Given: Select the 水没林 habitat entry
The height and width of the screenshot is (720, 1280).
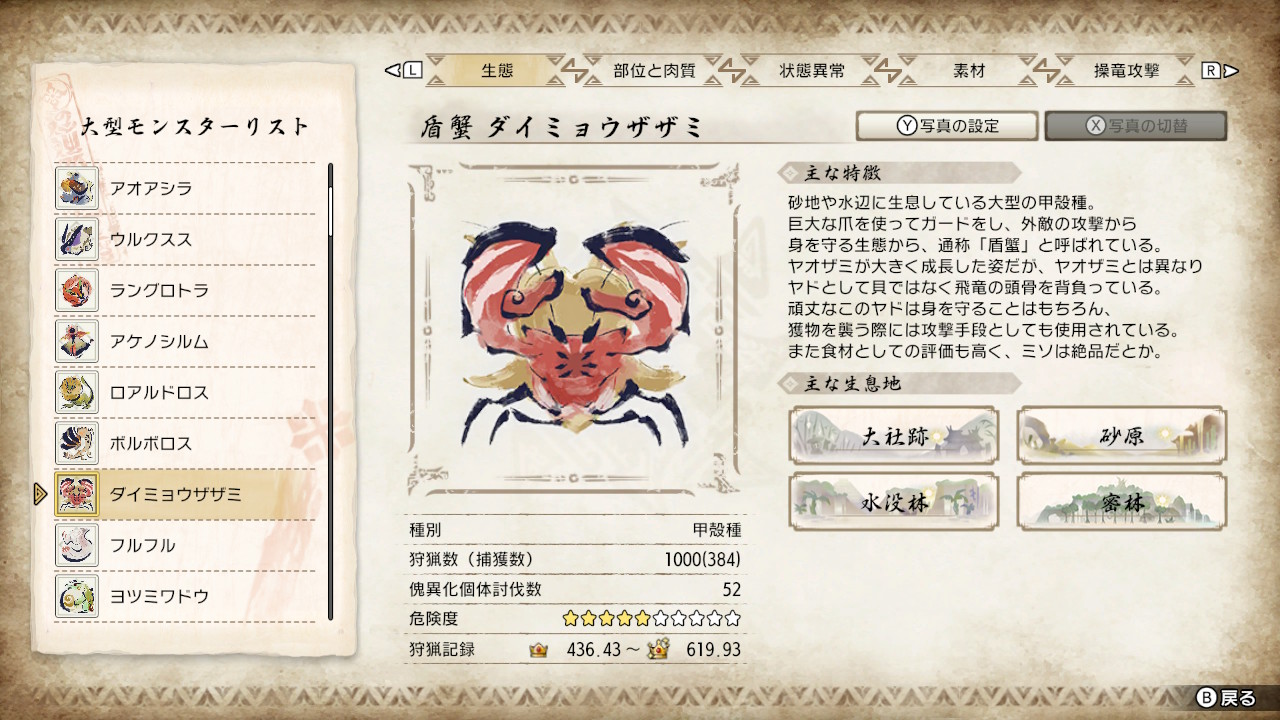Looking at the screenshot, I should pos(893,500).
